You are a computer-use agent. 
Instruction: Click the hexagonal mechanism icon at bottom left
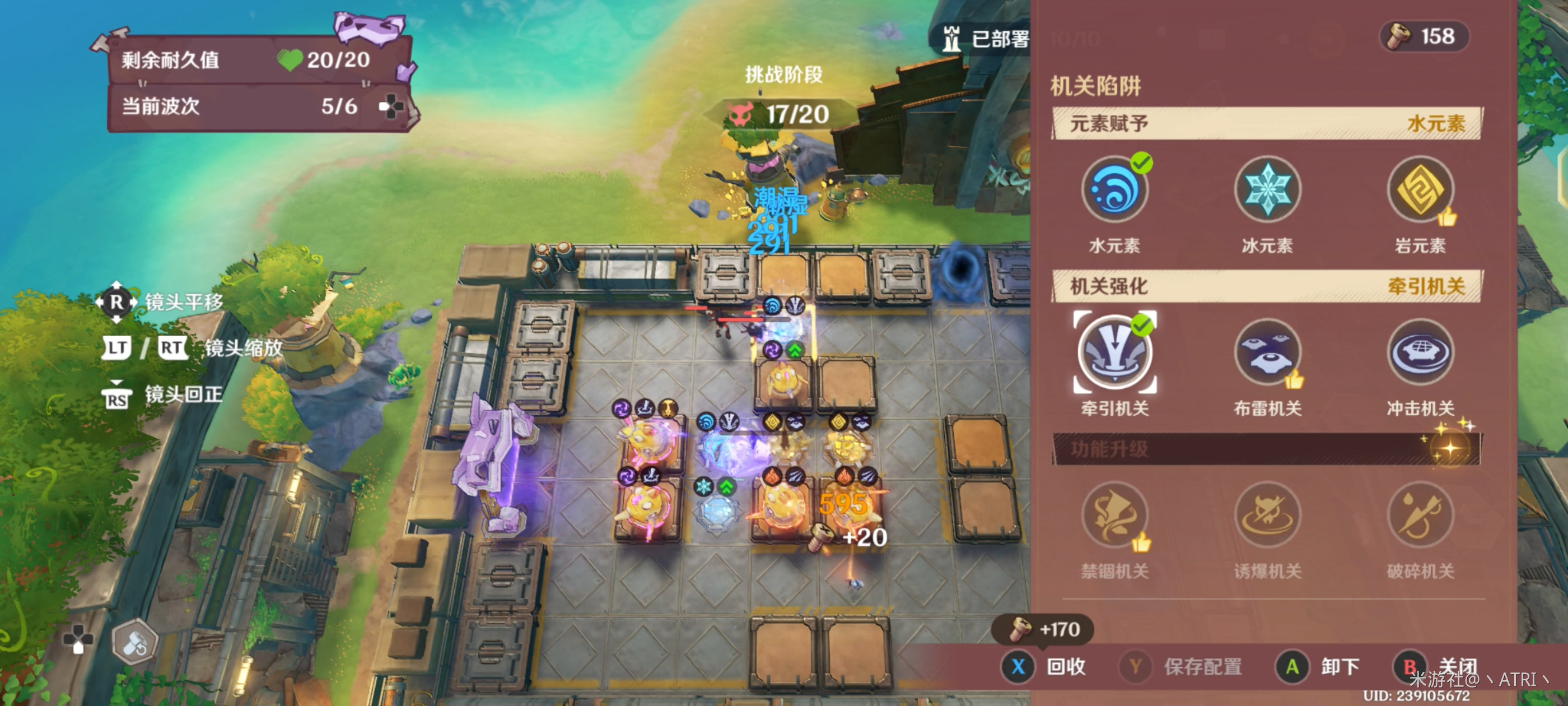[x=135, y=643]
